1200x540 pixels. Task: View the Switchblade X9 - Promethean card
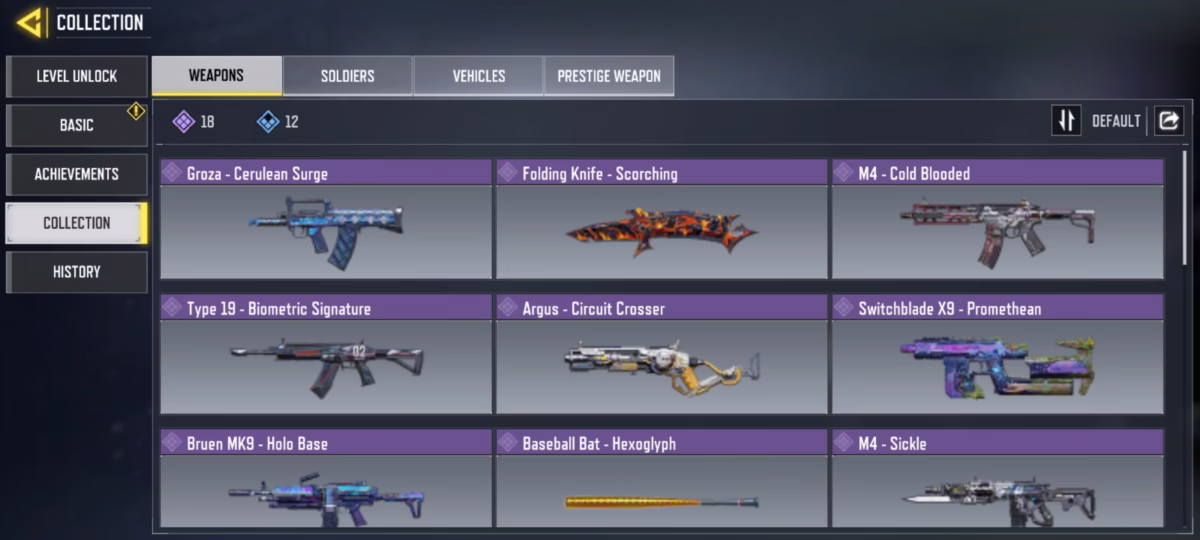tap(998, 354)
